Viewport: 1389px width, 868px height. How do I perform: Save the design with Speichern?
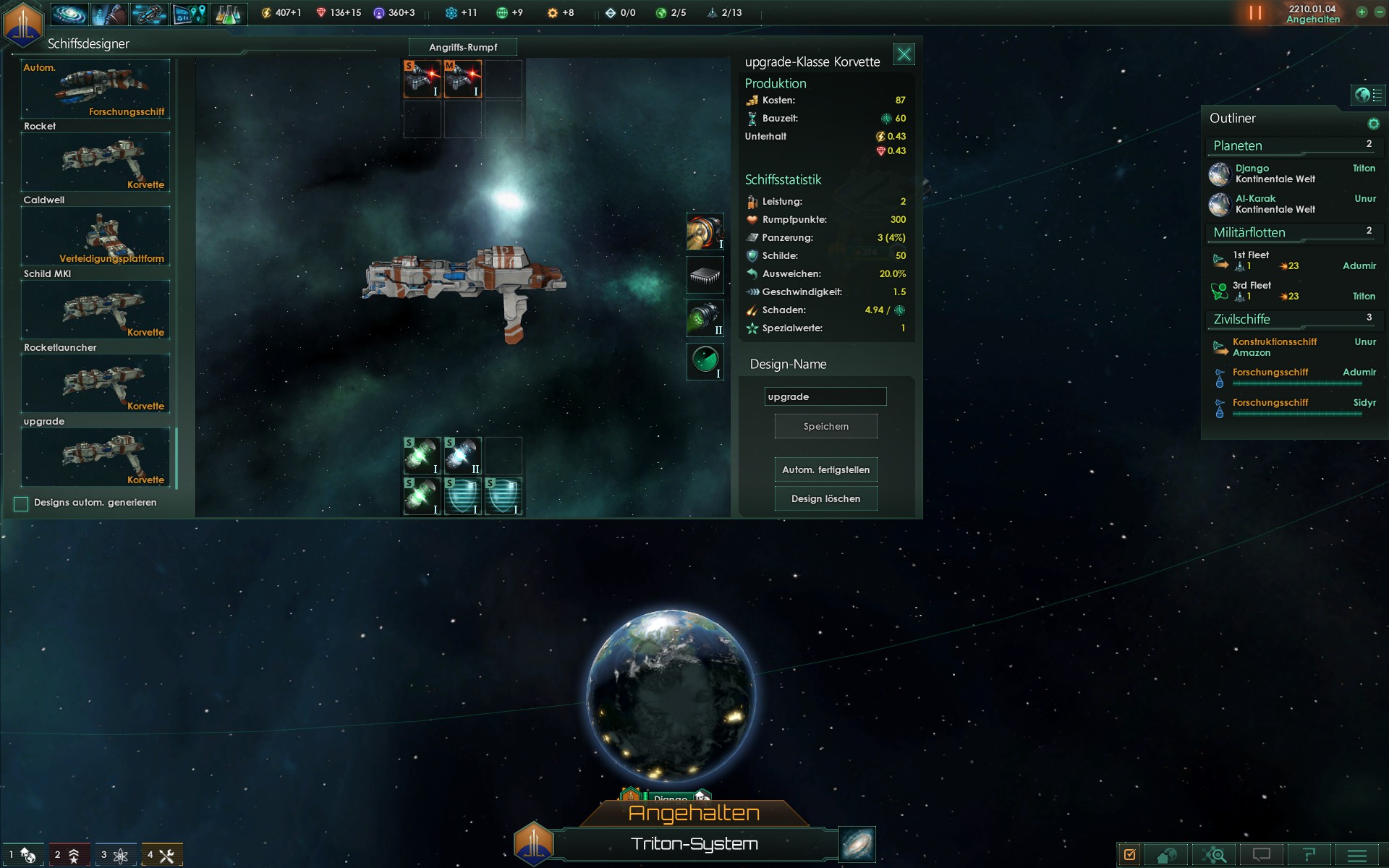point(825,426)
